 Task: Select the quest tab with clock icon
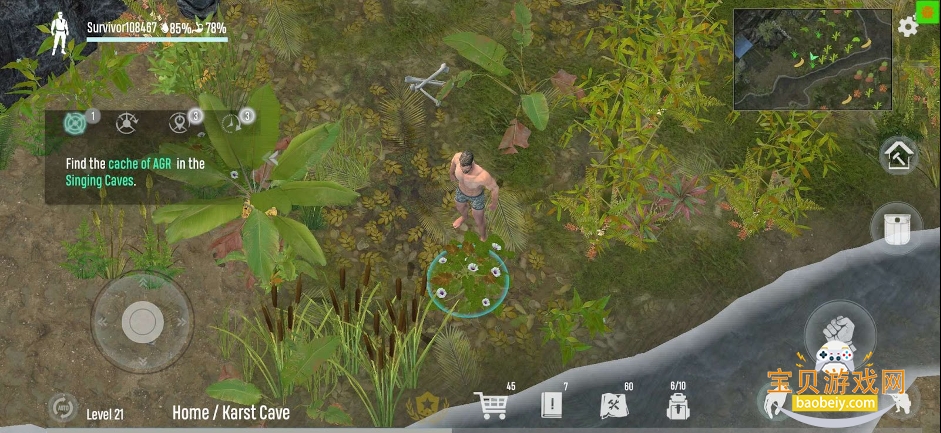233,123
